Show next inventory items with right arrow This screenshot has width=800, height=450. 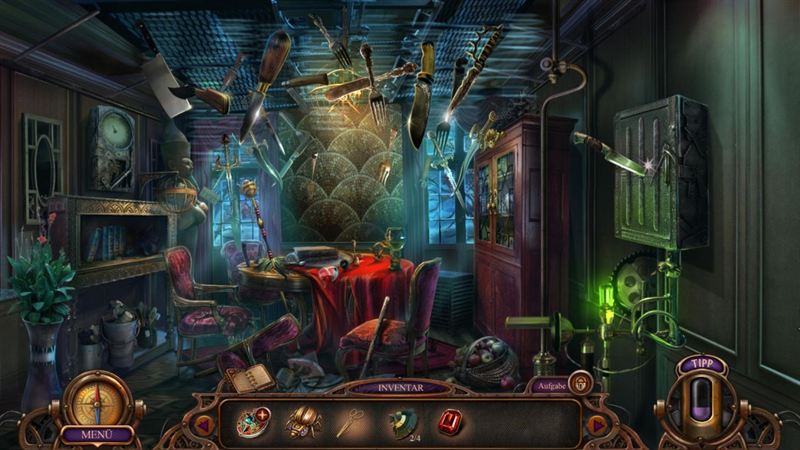tap(597, 425)
